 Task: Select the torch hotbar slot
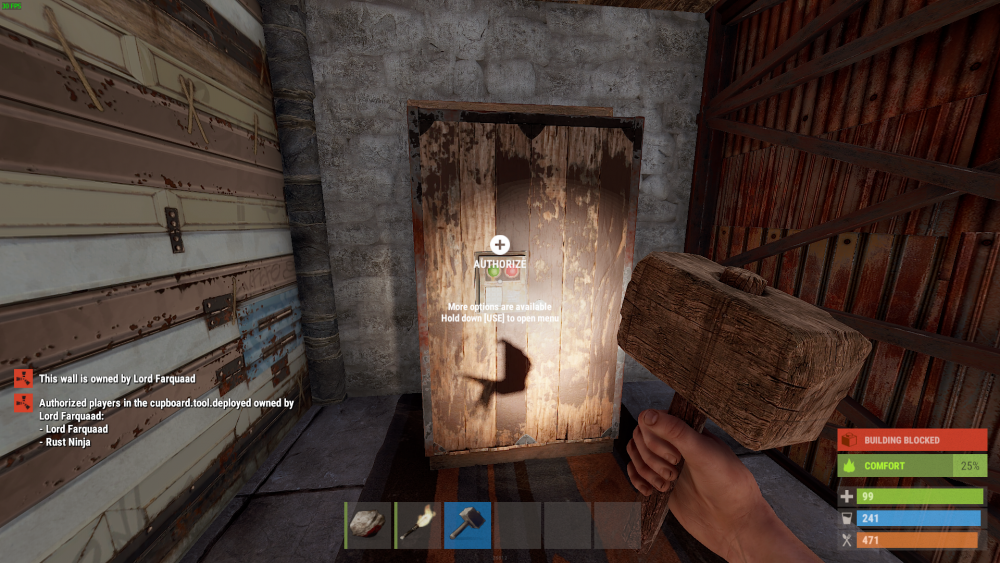pos(418,525)
